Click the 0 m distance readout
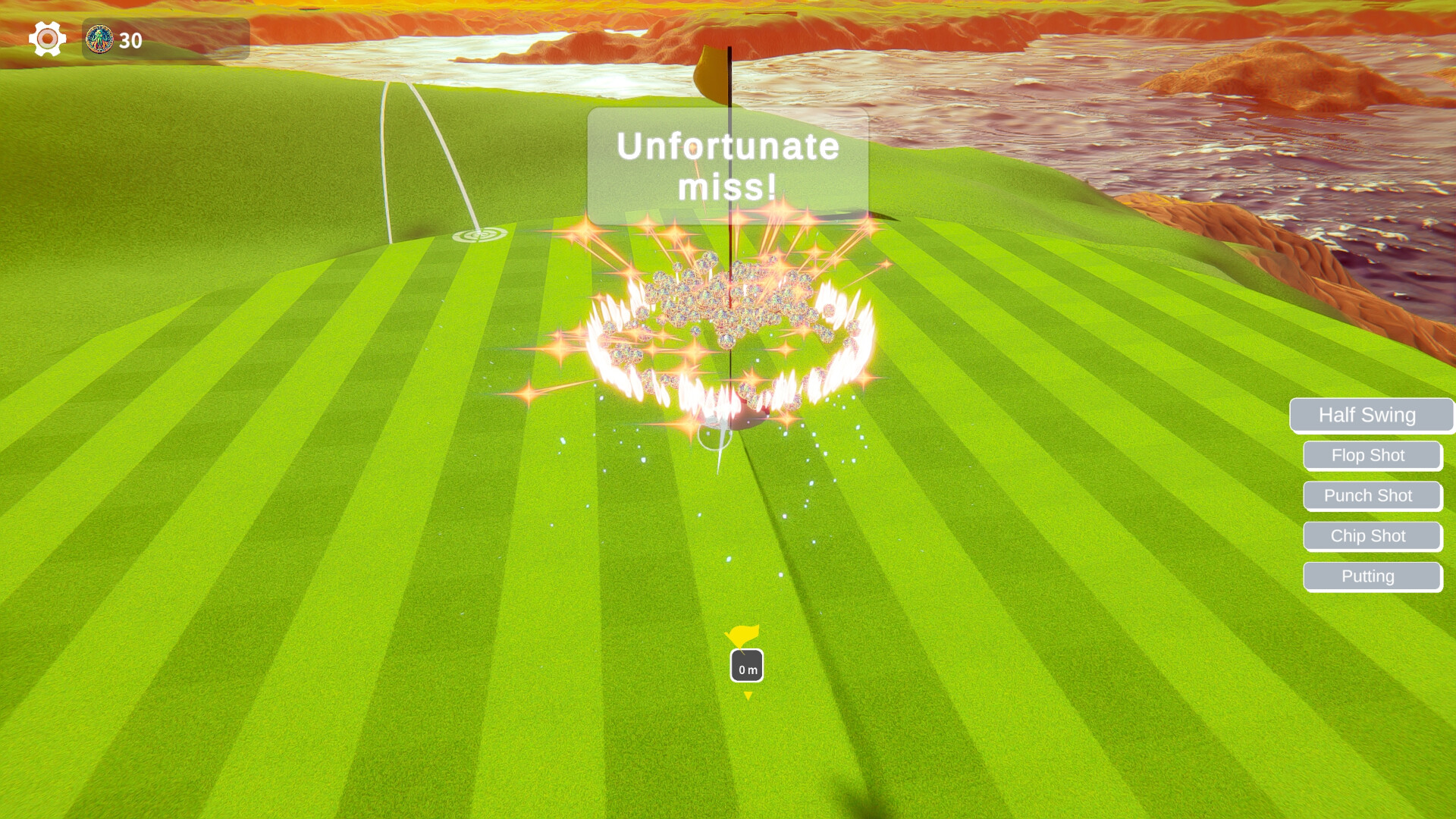1456x819 pixels. (x=745, y=668)
